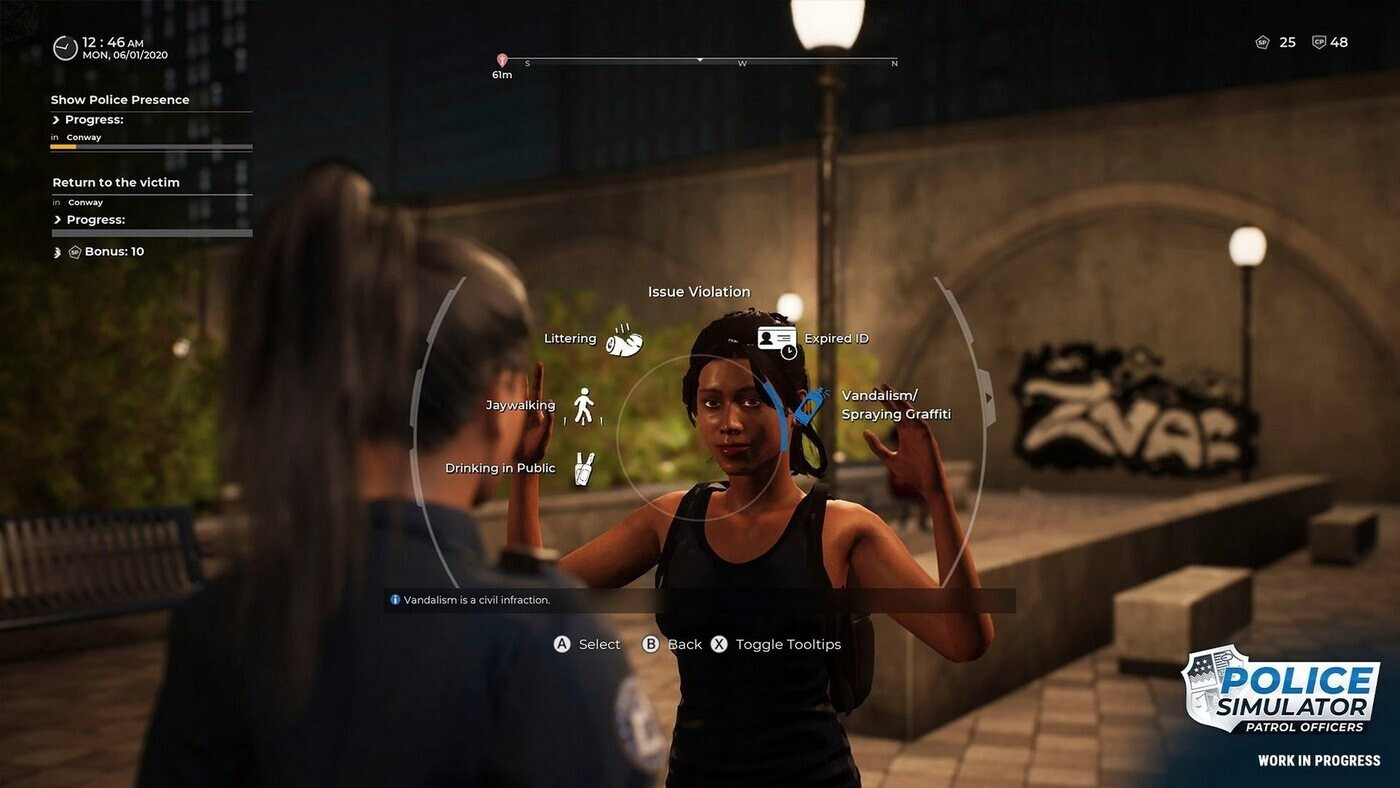
Task: Pick the Drinking in Public violation
Action: (584, 468)
